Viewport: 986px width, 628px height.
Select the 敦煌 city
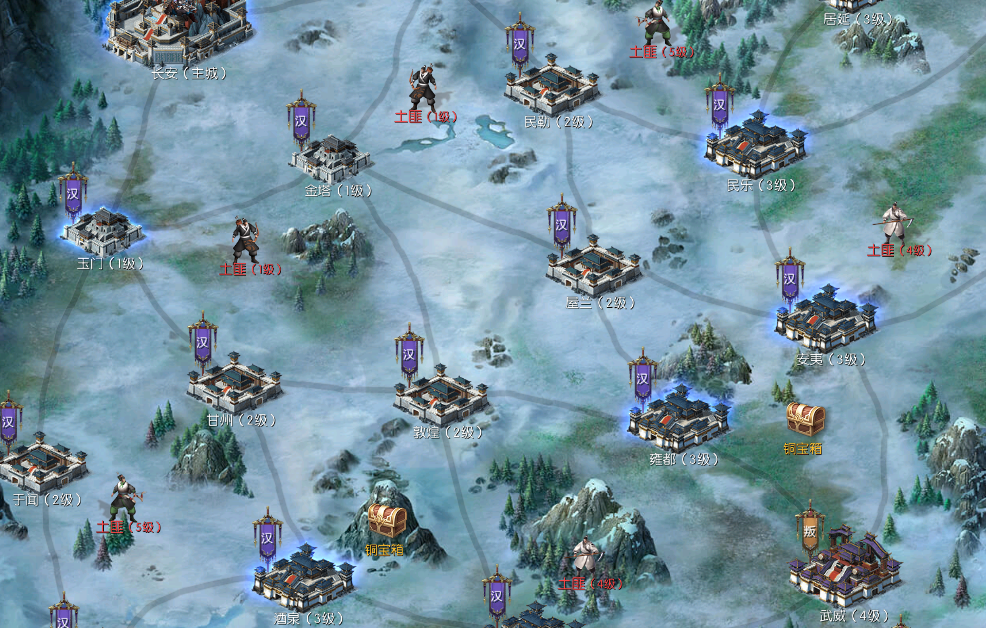441,393
